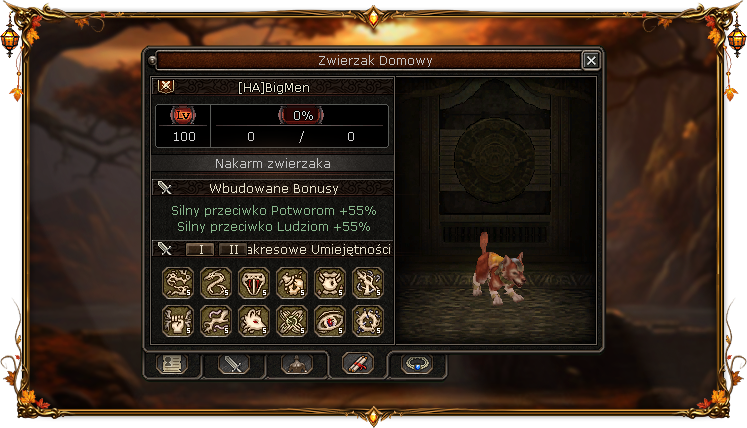The height and width of the screenshot is (428, 747).
Task: Open the red-tied scroll tab
Action: [357, 365]
